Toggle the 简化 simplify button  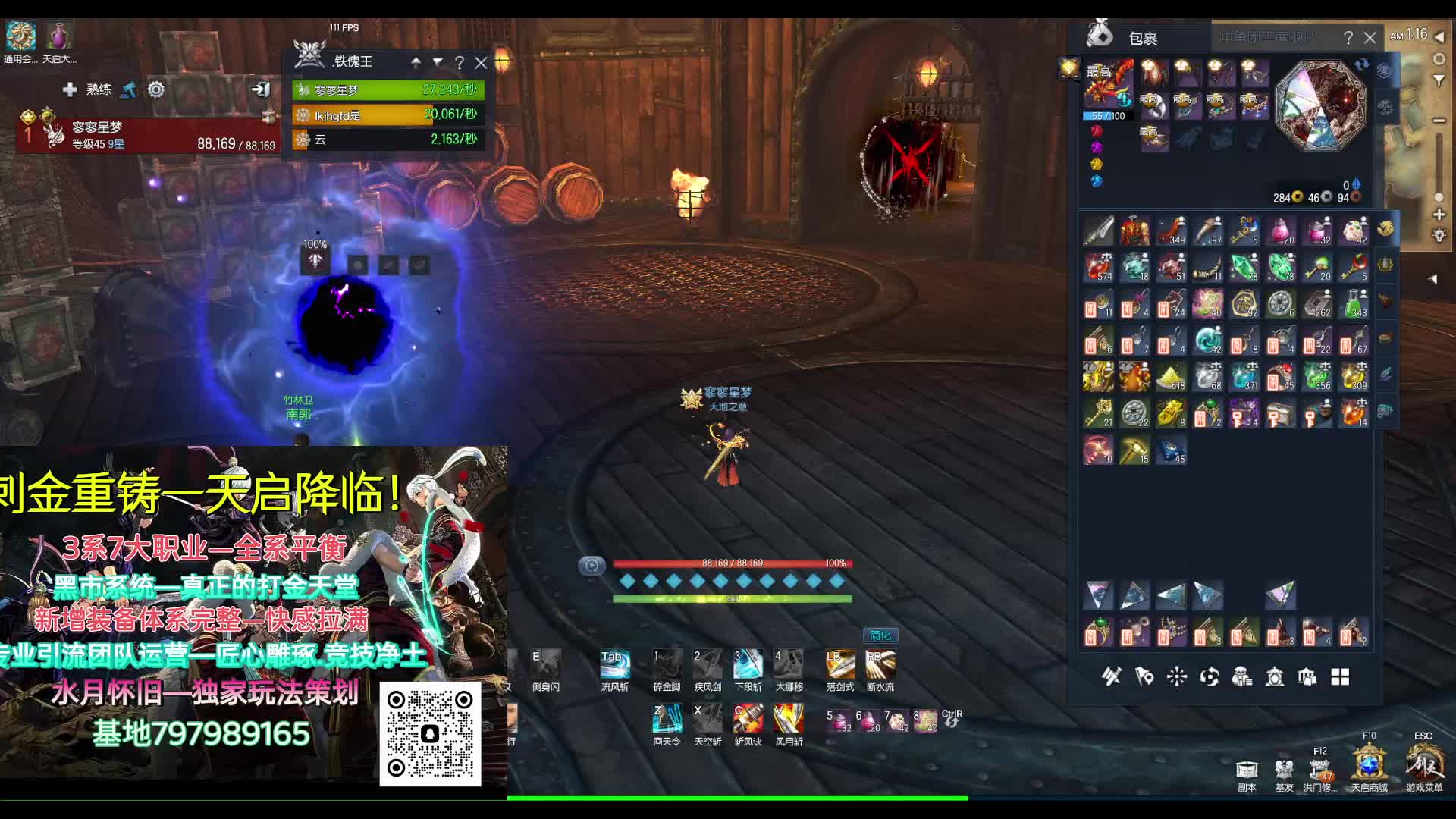point(880,635)
